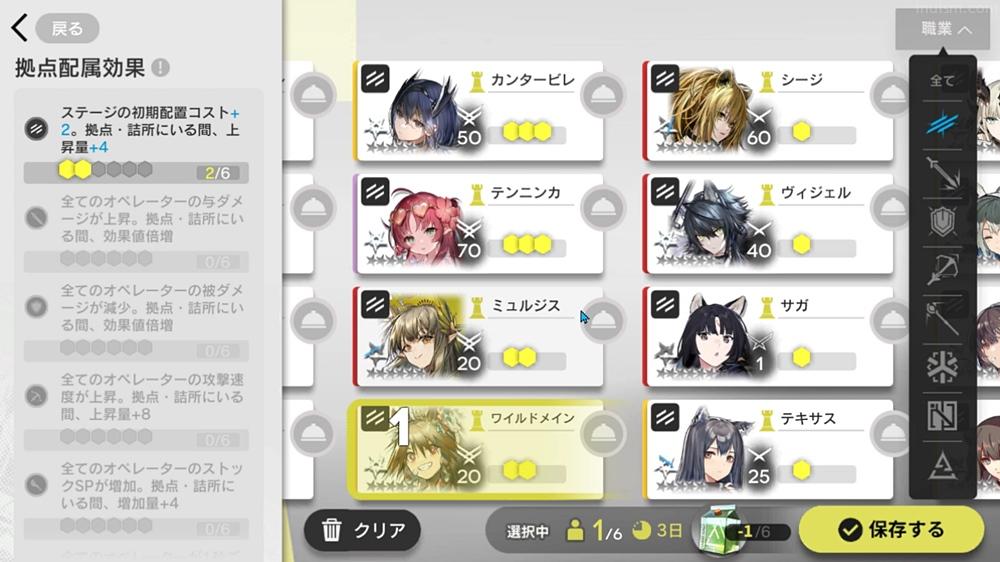Image resolution: width=1000 pixels, height=562 pixels.
Task: Filter by the sword class icon
Action: coord(942,171)
